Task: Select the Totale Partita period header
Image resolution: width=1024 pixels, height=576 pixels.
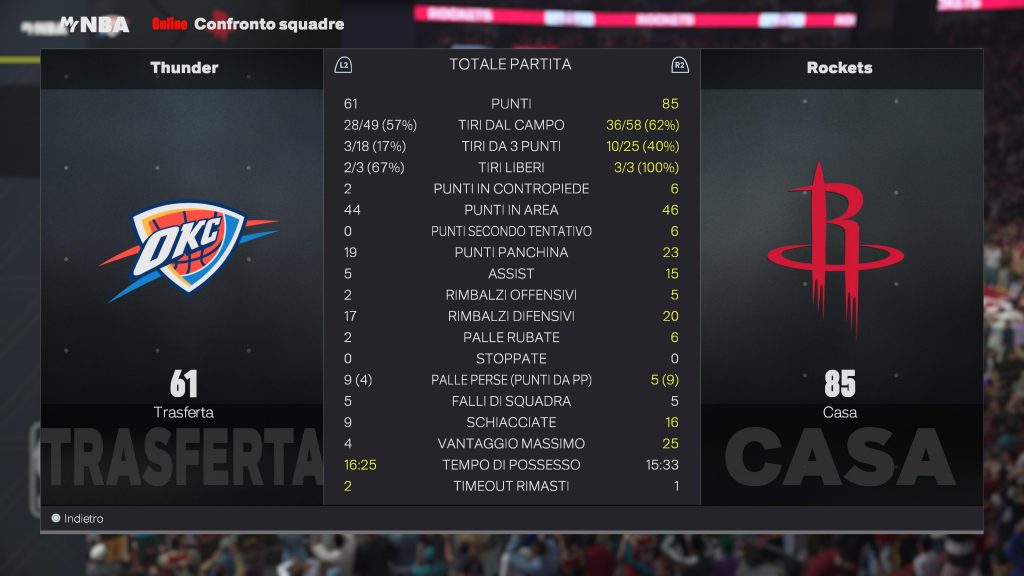Action: 510,64
